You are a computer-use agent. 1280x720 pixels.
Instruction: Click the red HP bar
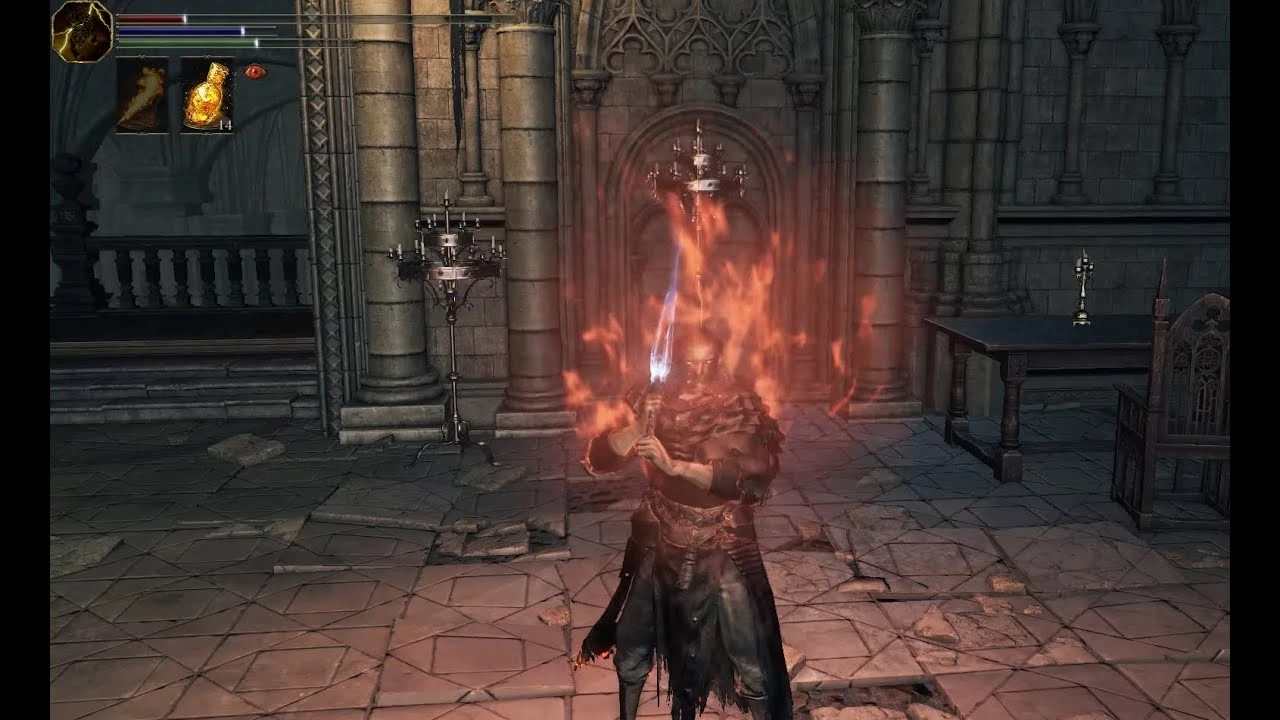point(150,17)
